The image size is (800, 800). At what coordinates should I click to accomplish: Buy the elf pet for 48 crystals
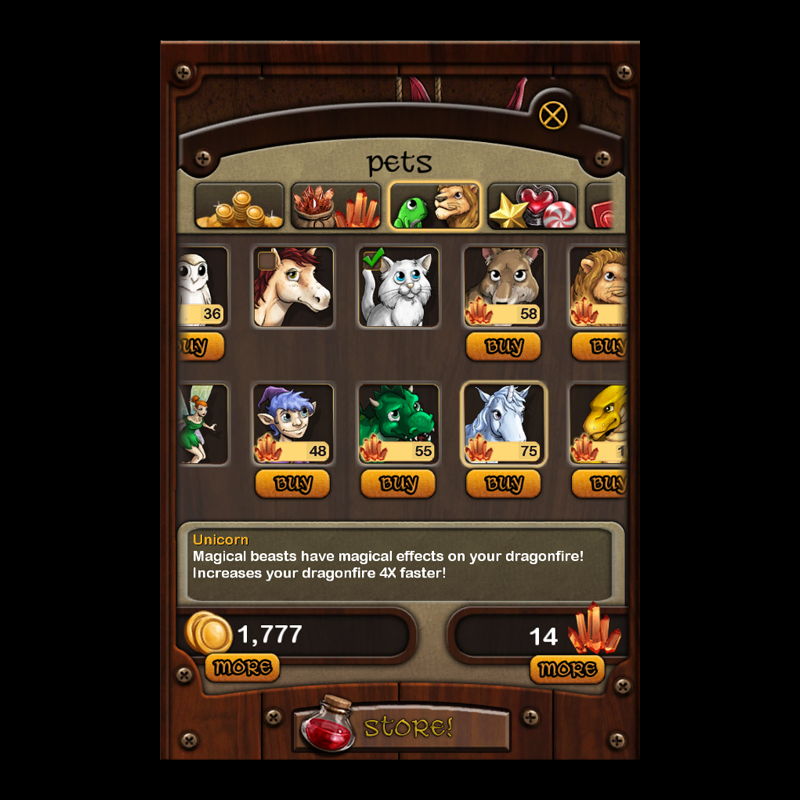[292, 484]
